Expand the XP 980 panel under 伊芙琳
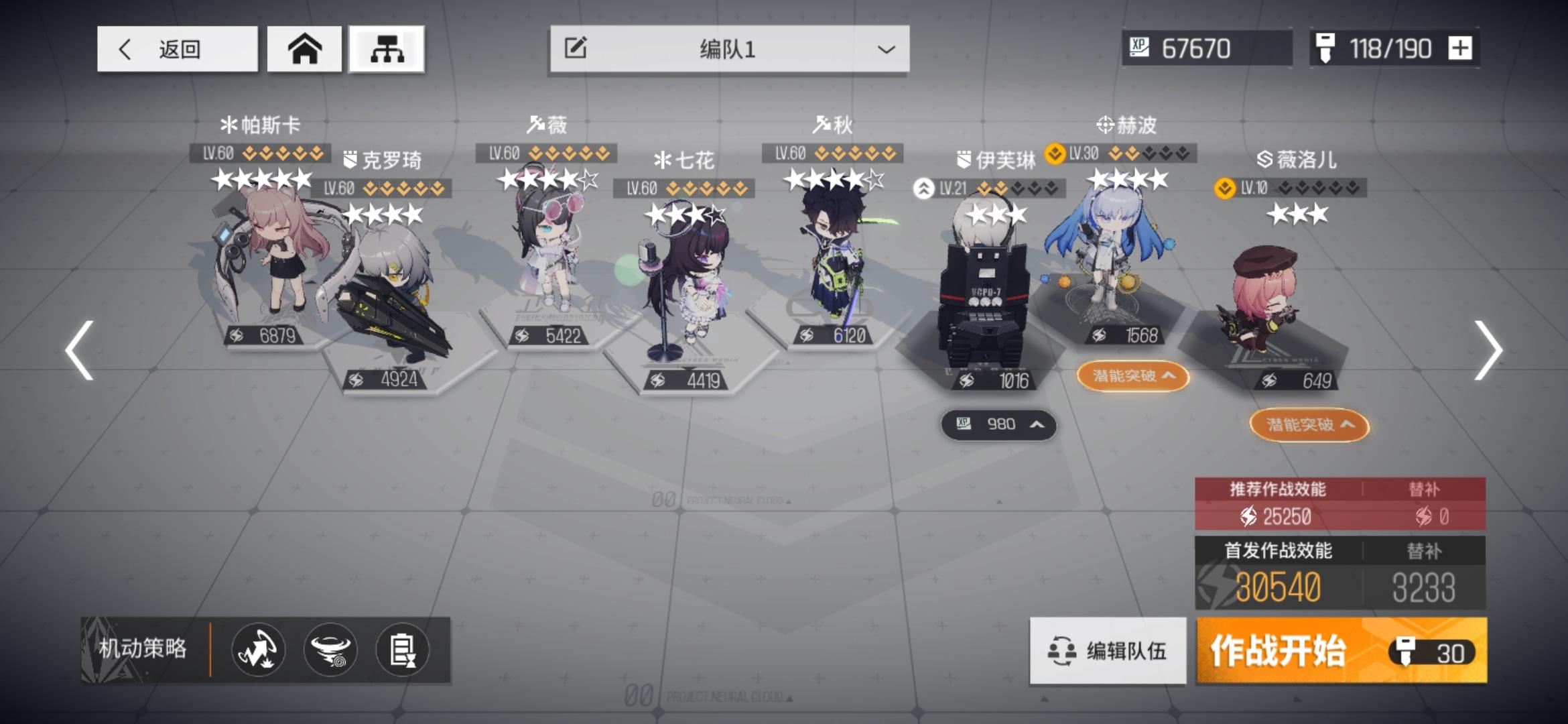Image resolution: width=1568 pixels, height=724 pixels. coord(998,424)
